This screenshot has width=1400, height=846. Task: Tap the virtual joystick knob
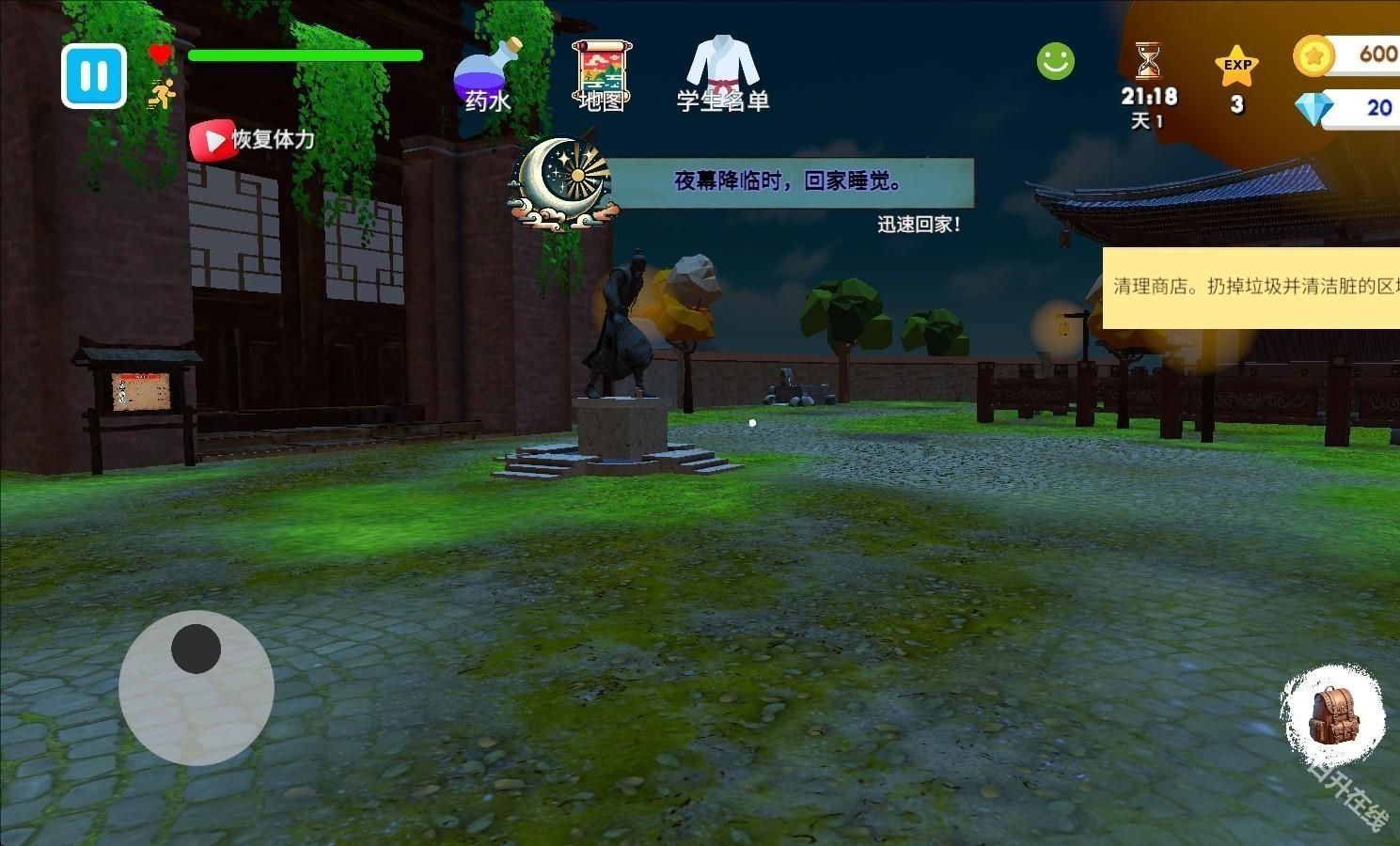point(196,647)
